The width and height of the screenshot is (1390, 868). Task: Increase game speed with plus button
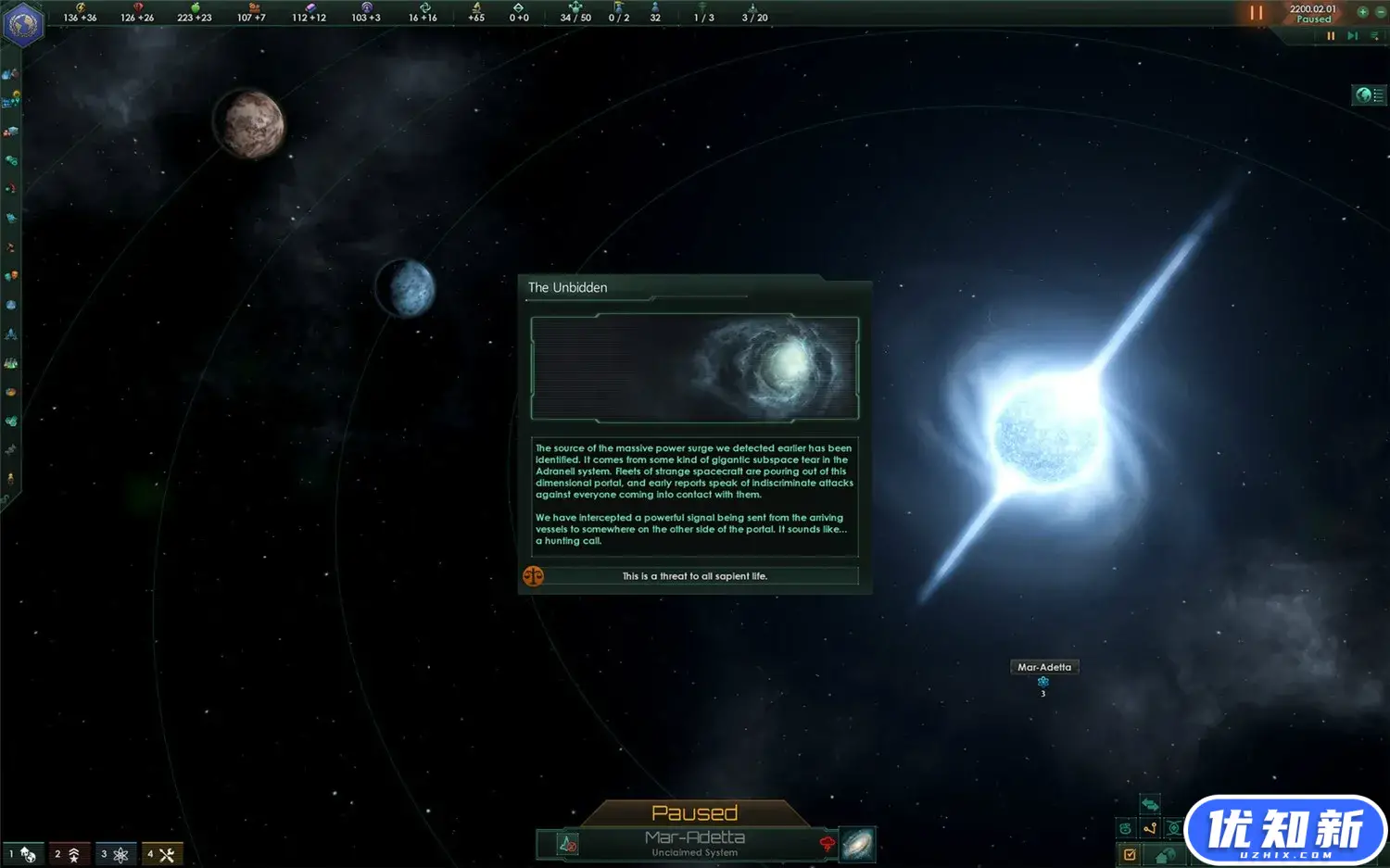click(1362, 12)
